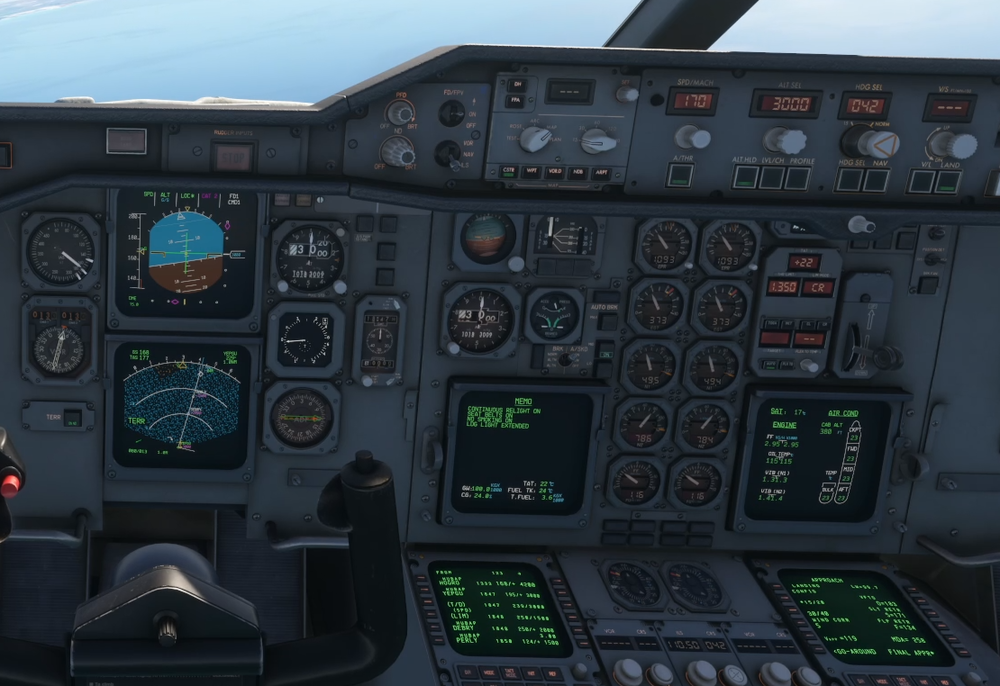This screenshot has width=1000, height=686.
Task: Toggle the NDB display button
Action: tap(579, 173)
